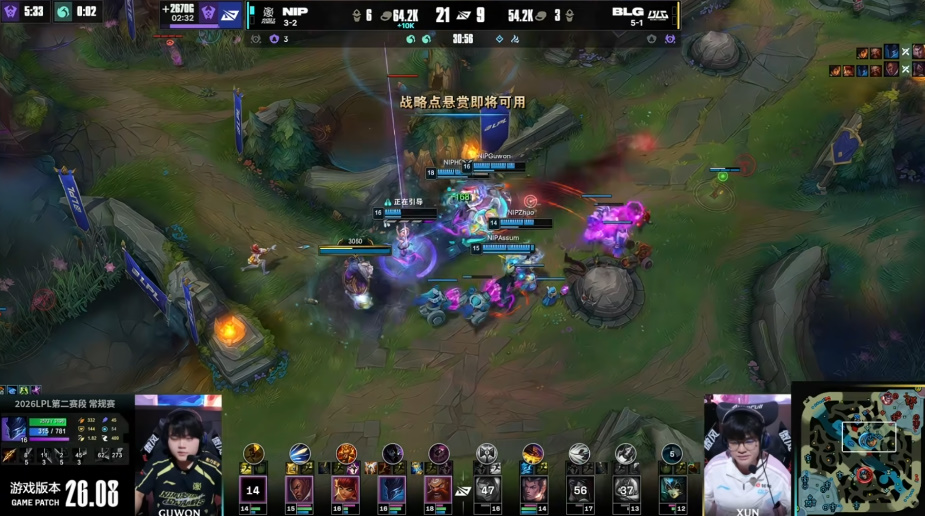Click the GUWON player camera feed
This screenshot has height=516, width=925.
point(178,454)
